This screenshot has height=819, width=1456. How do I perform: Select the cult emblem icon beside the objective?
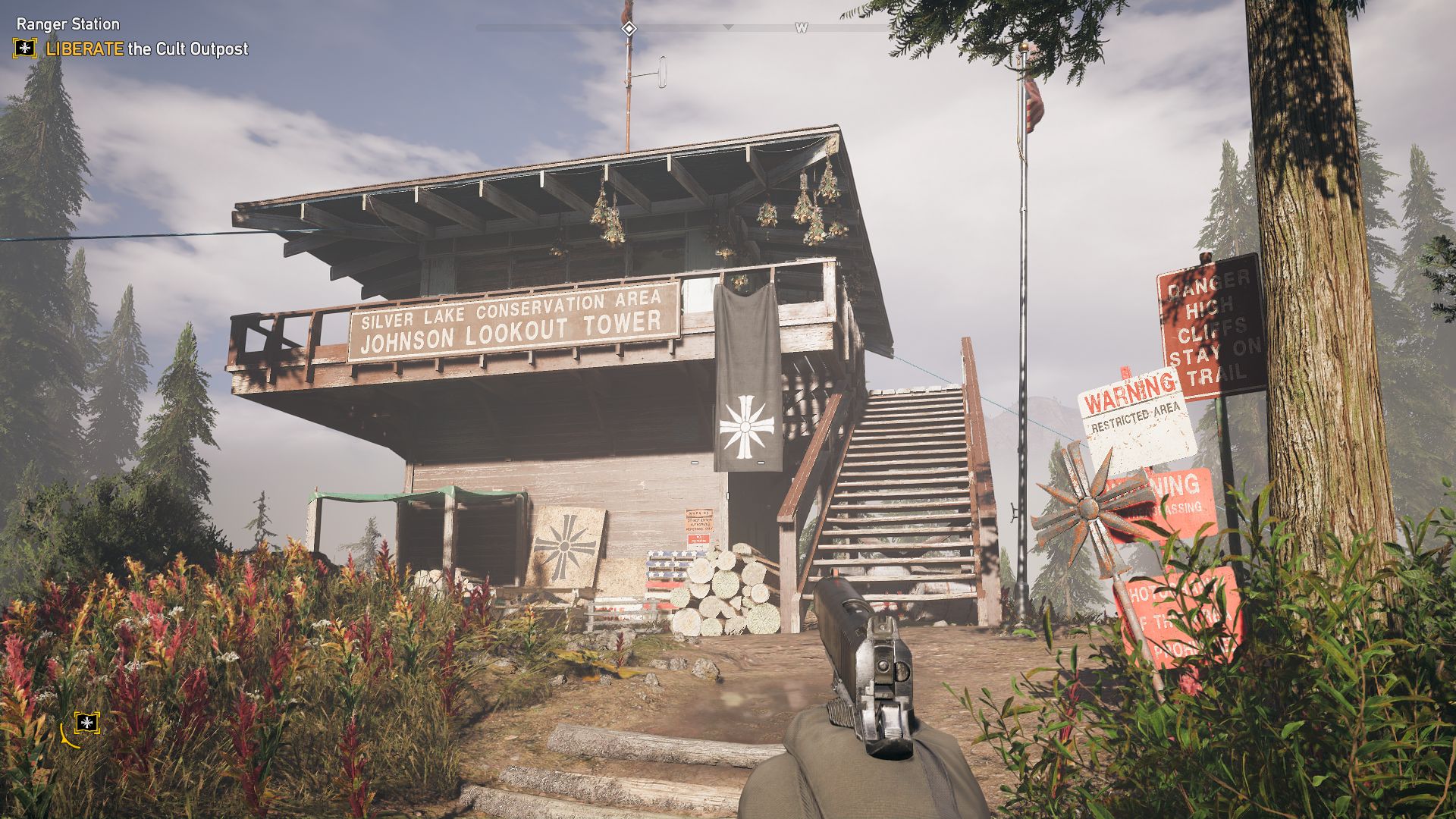(25, 49)
